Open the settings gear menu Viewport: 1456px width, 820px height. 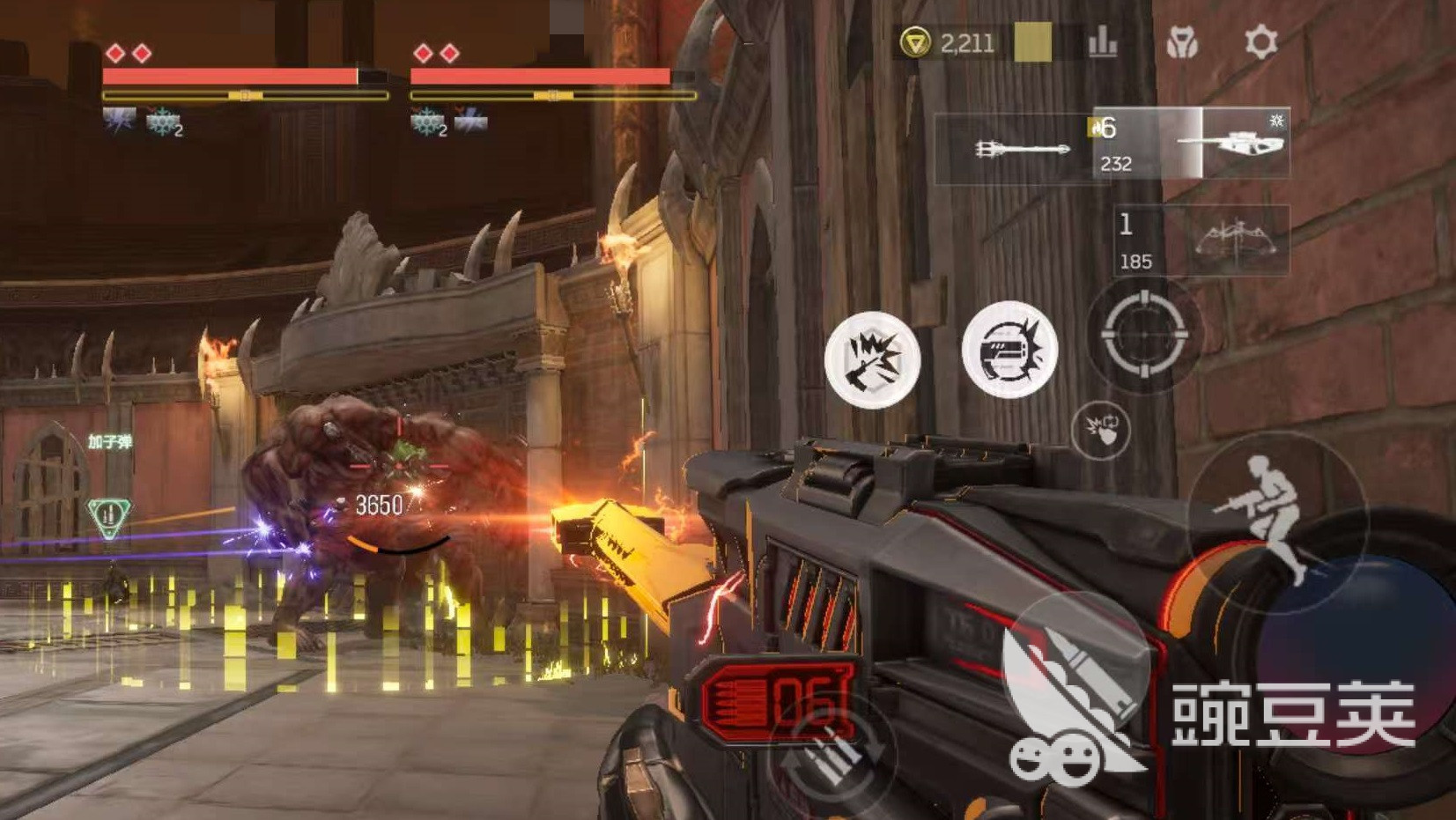pyautogui.click(x=1260, y=41)
